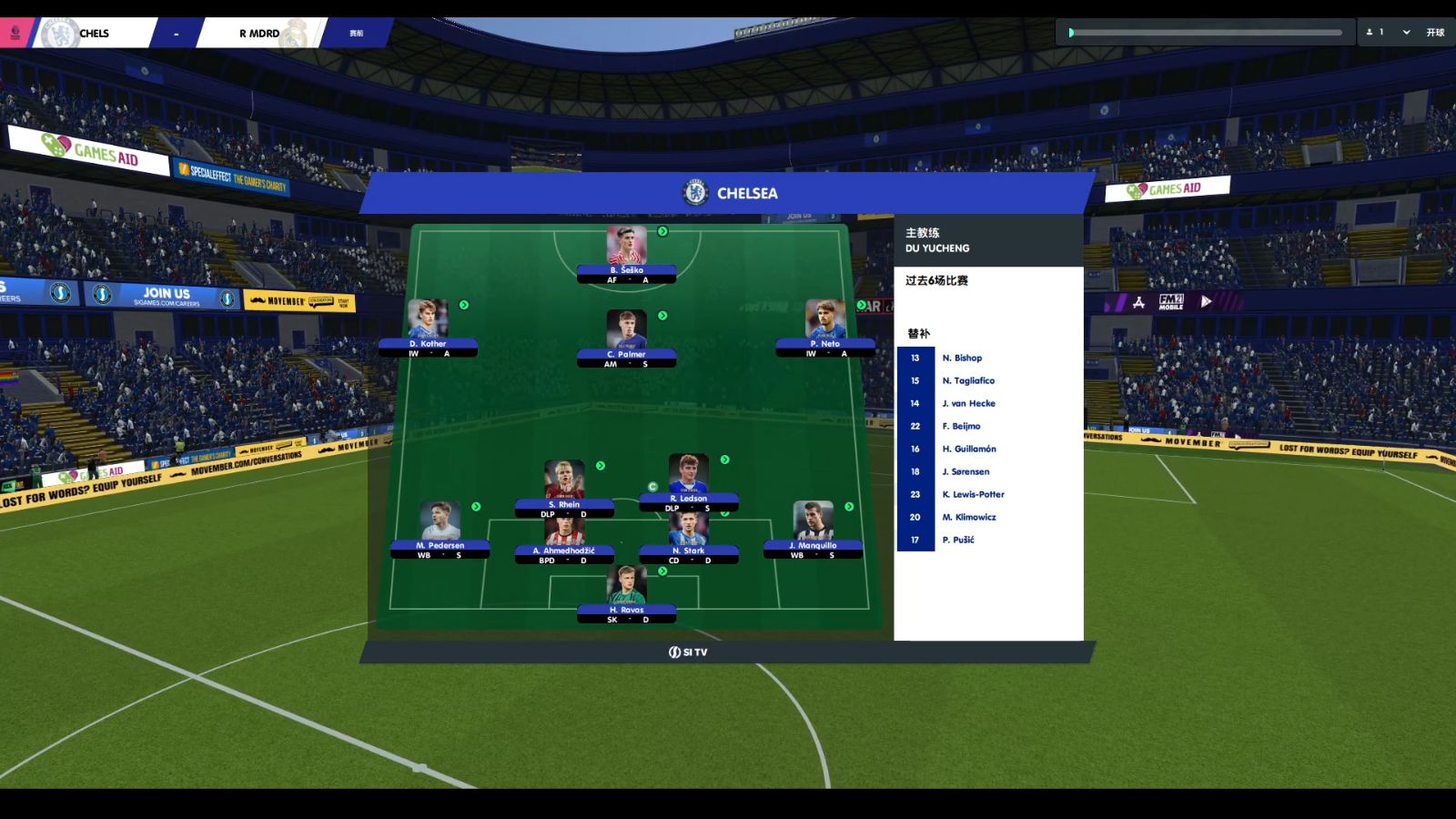
Task: Click the 开球 kick-off button
Action: pyautogui.click(x=1435, y=33)
